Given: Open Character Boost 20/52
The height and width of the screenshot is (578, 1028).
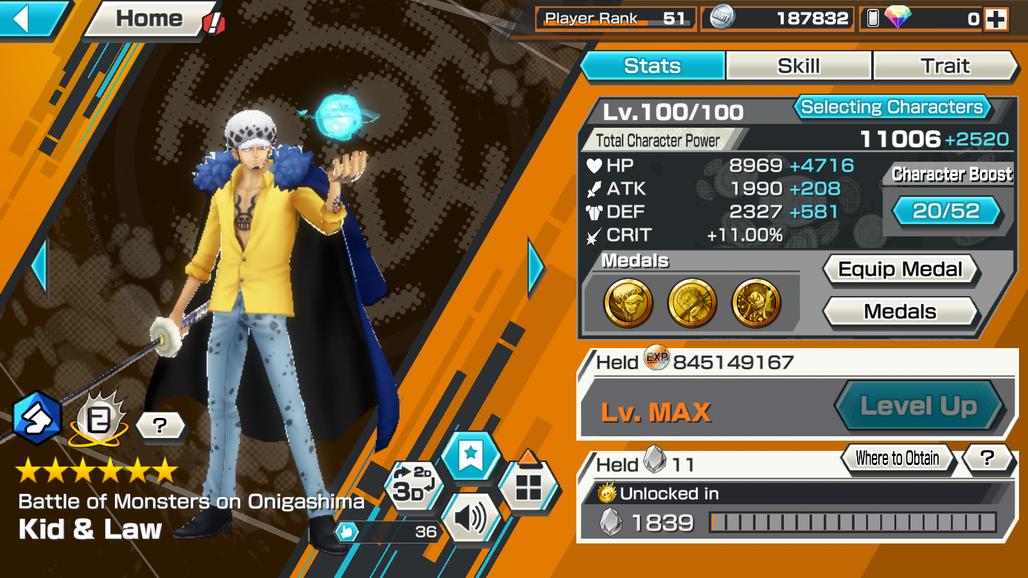Looking at the screenshot, I should (946, 210).
